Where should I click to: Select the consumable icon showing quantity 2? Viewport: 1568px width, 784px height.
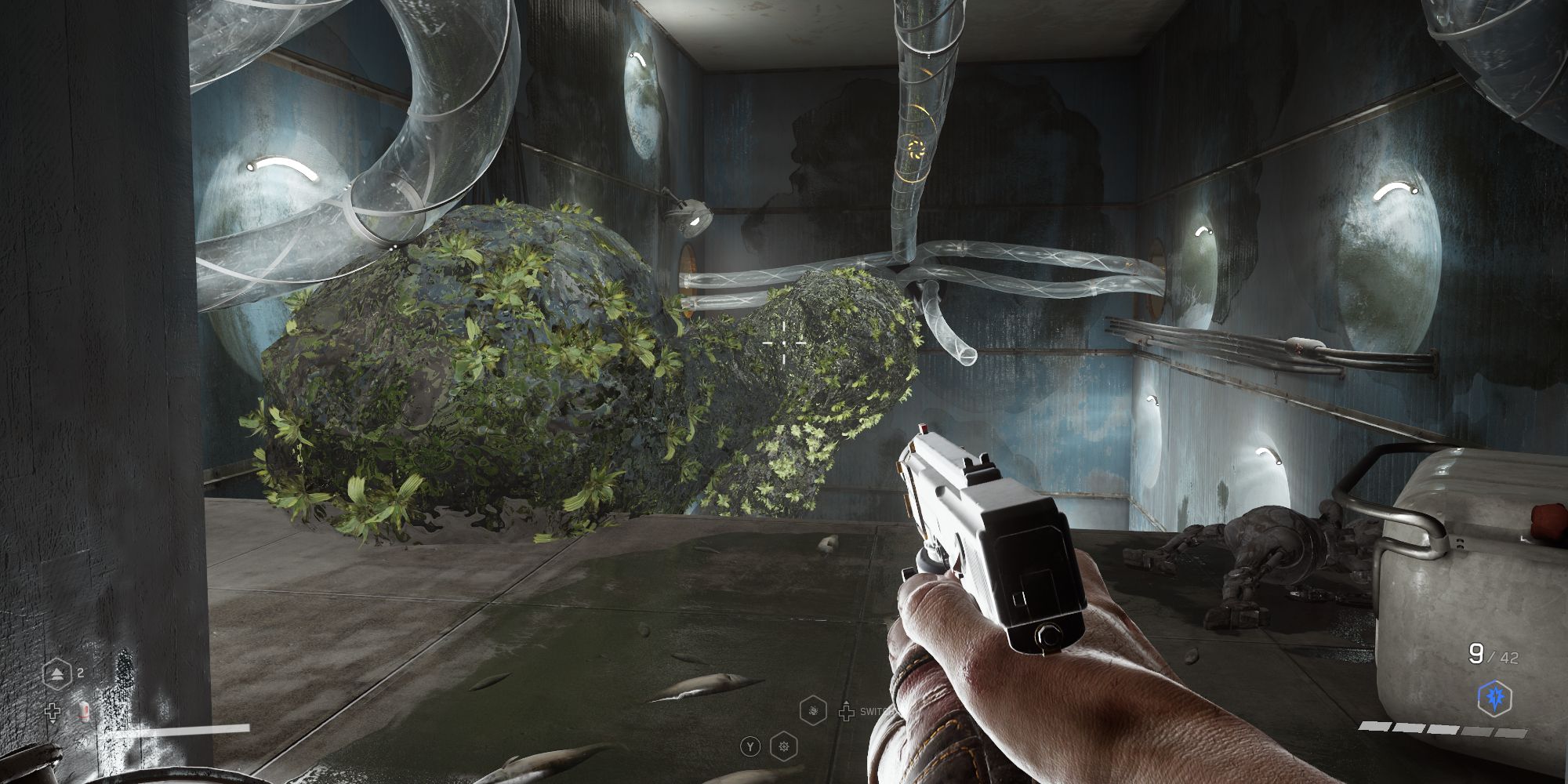click(x=56, y=673)
